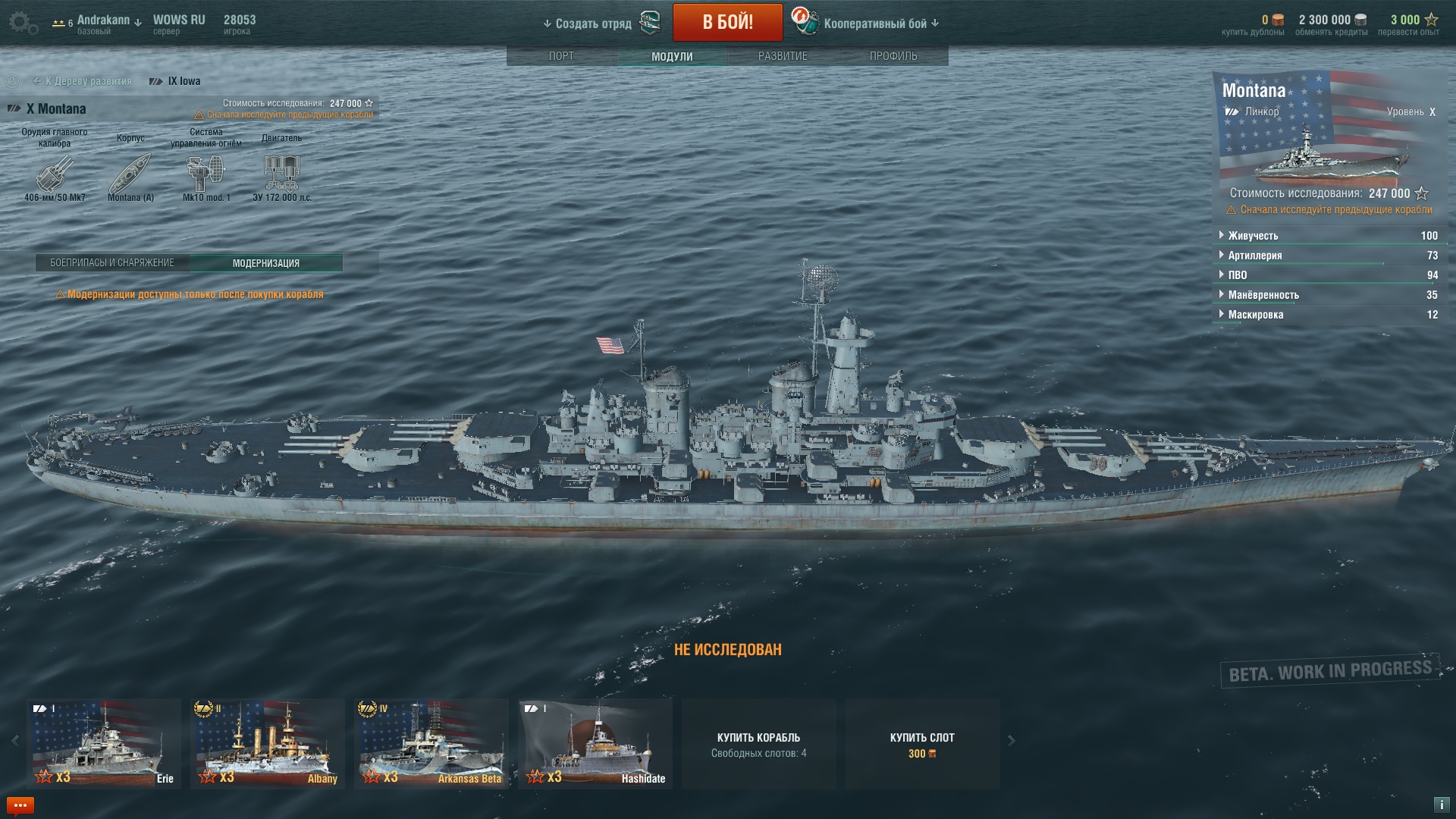Expand the ПВО stat row
1456x819 pixels.
click(1237, 275)
